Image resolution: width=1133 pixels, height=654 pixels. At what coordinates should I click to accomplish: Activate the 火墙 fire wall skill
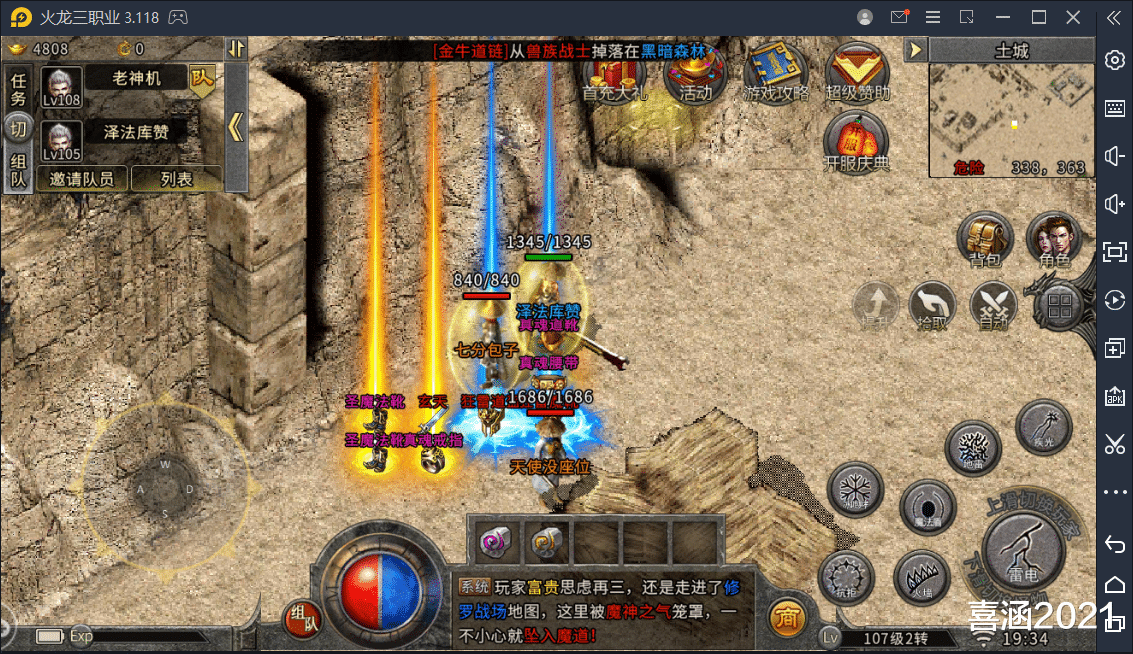pos(922,577)
